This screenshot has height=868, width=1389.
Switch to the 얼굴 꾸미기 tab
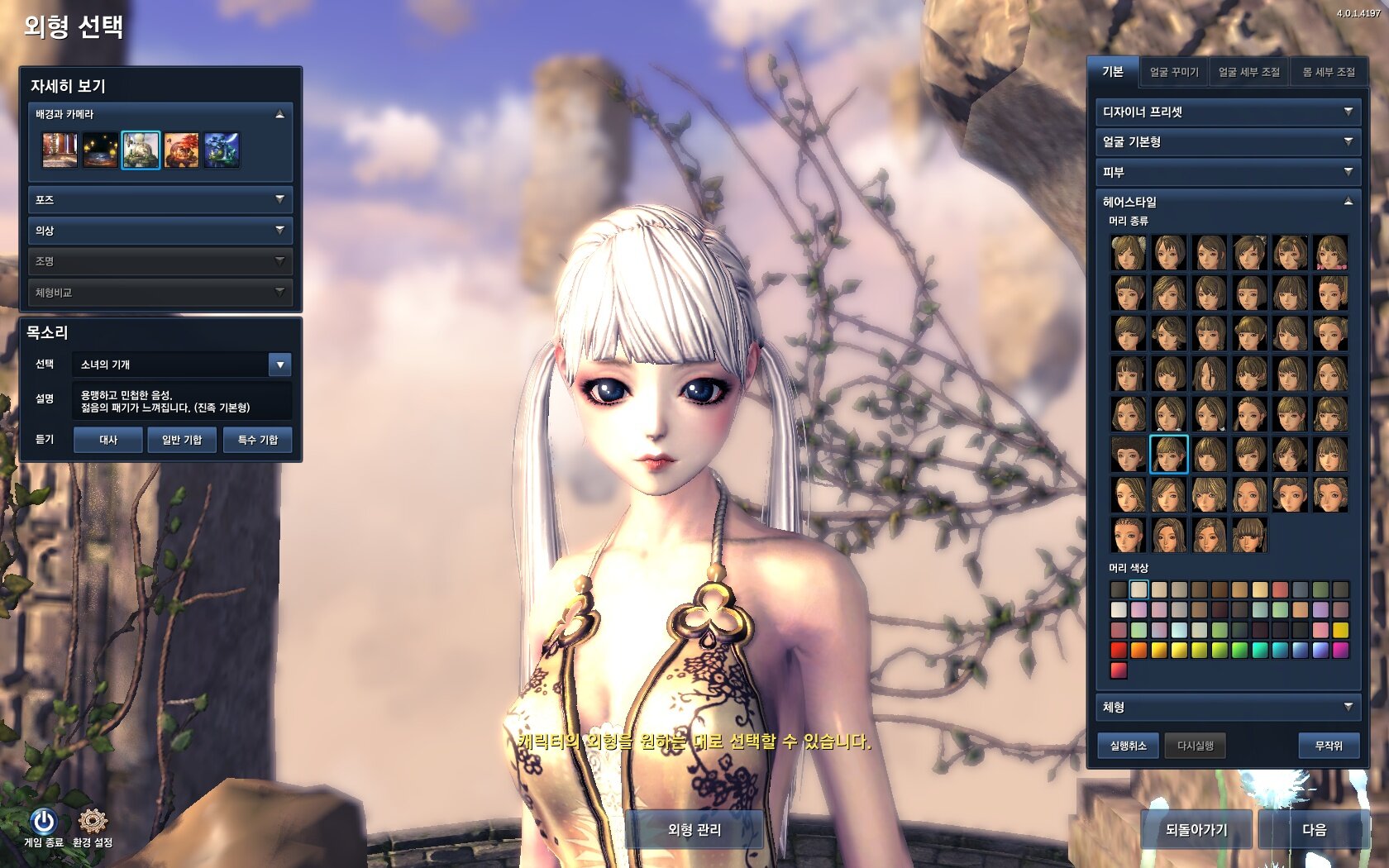point(1173,73)
